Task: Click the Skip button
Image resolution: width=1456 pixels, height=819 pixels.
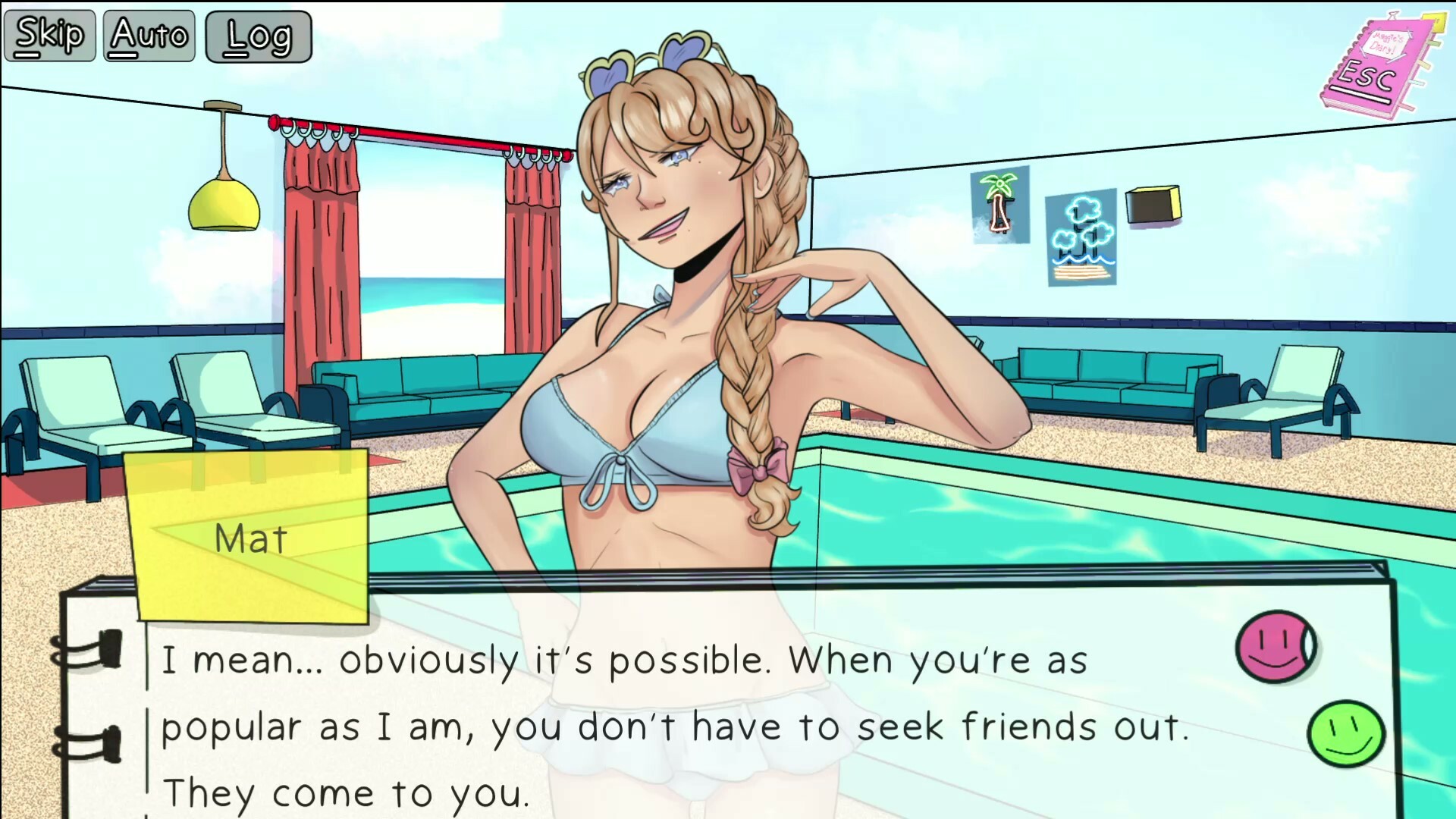Action: pos(50,36)
